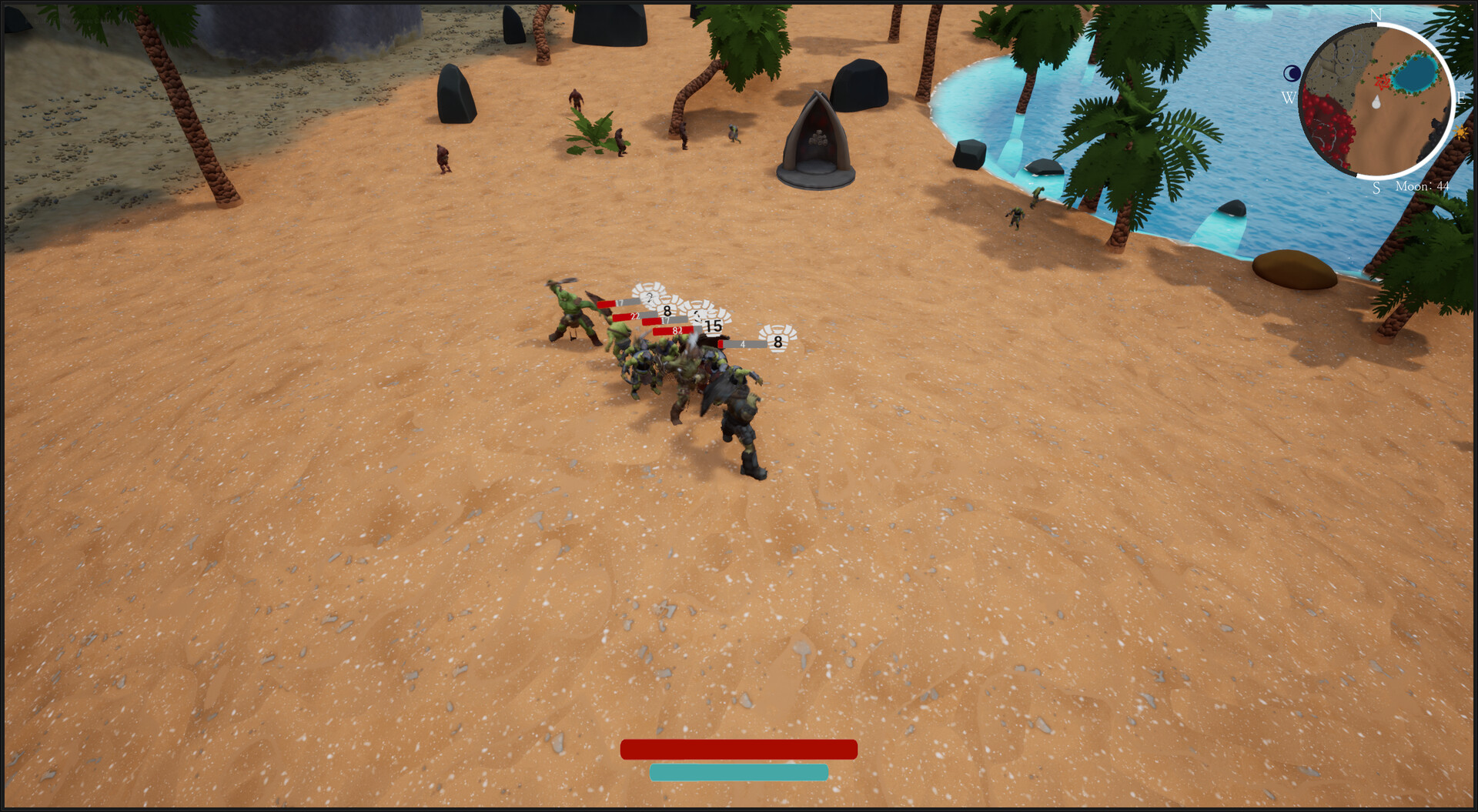1478x812 pixels.
Task: Click the Moon: 44 counter label
Action: click(x=1422, y=186)
